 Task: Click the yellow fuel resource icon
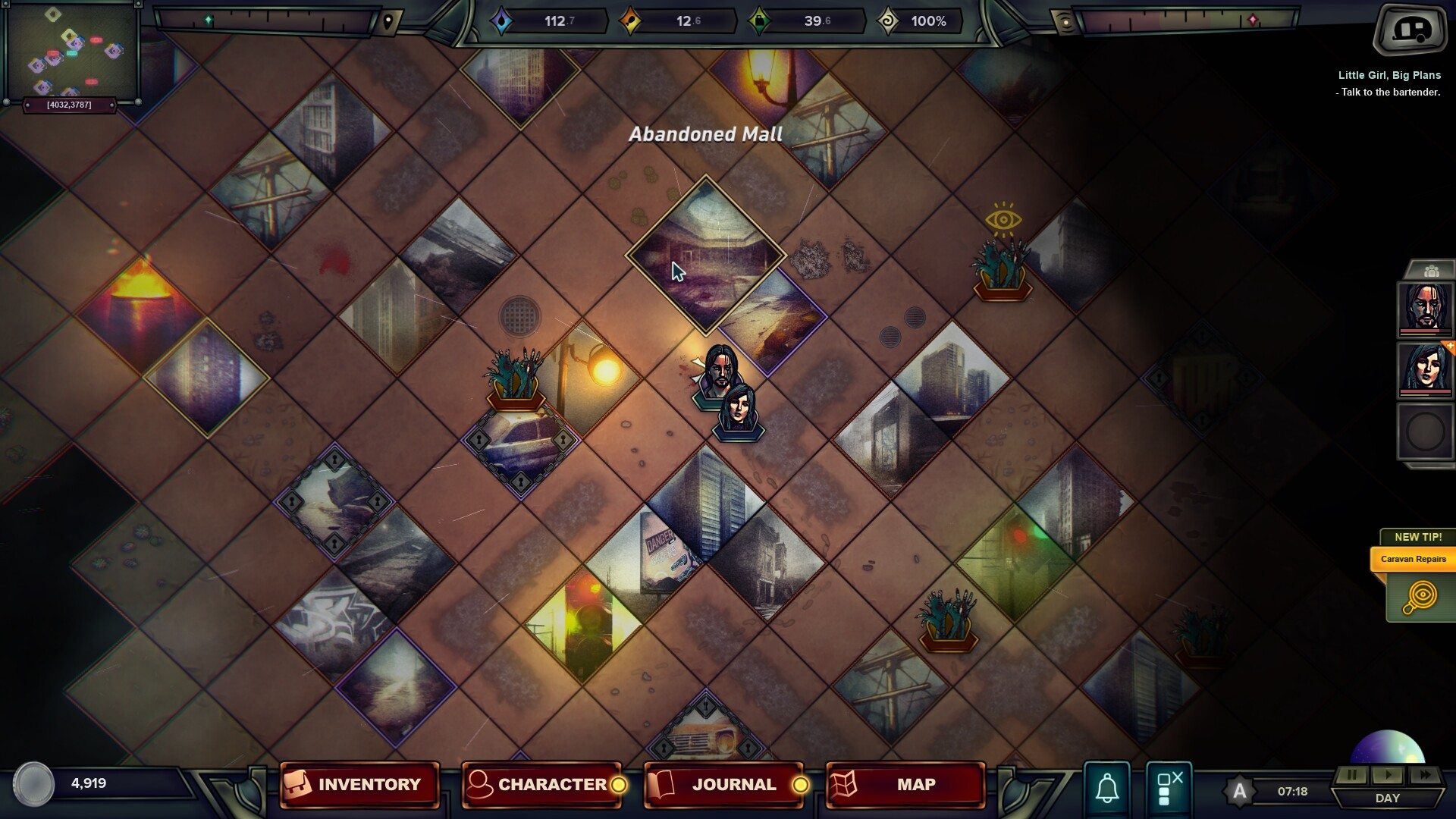[x=632, y=21]
